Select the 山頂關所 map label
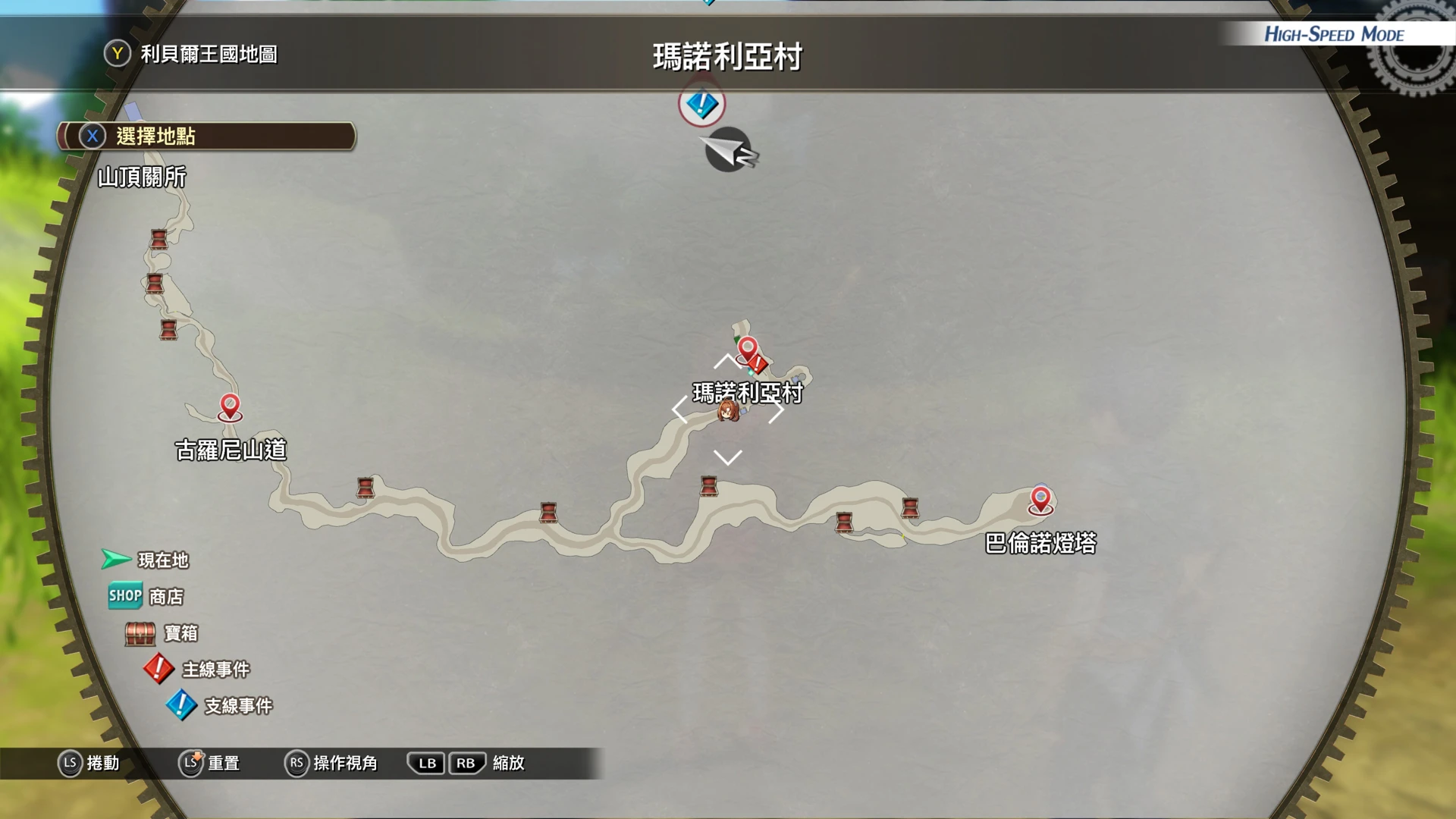Image resolution: width=1456 pixels, height=819 pixels. tap(142, 177)
